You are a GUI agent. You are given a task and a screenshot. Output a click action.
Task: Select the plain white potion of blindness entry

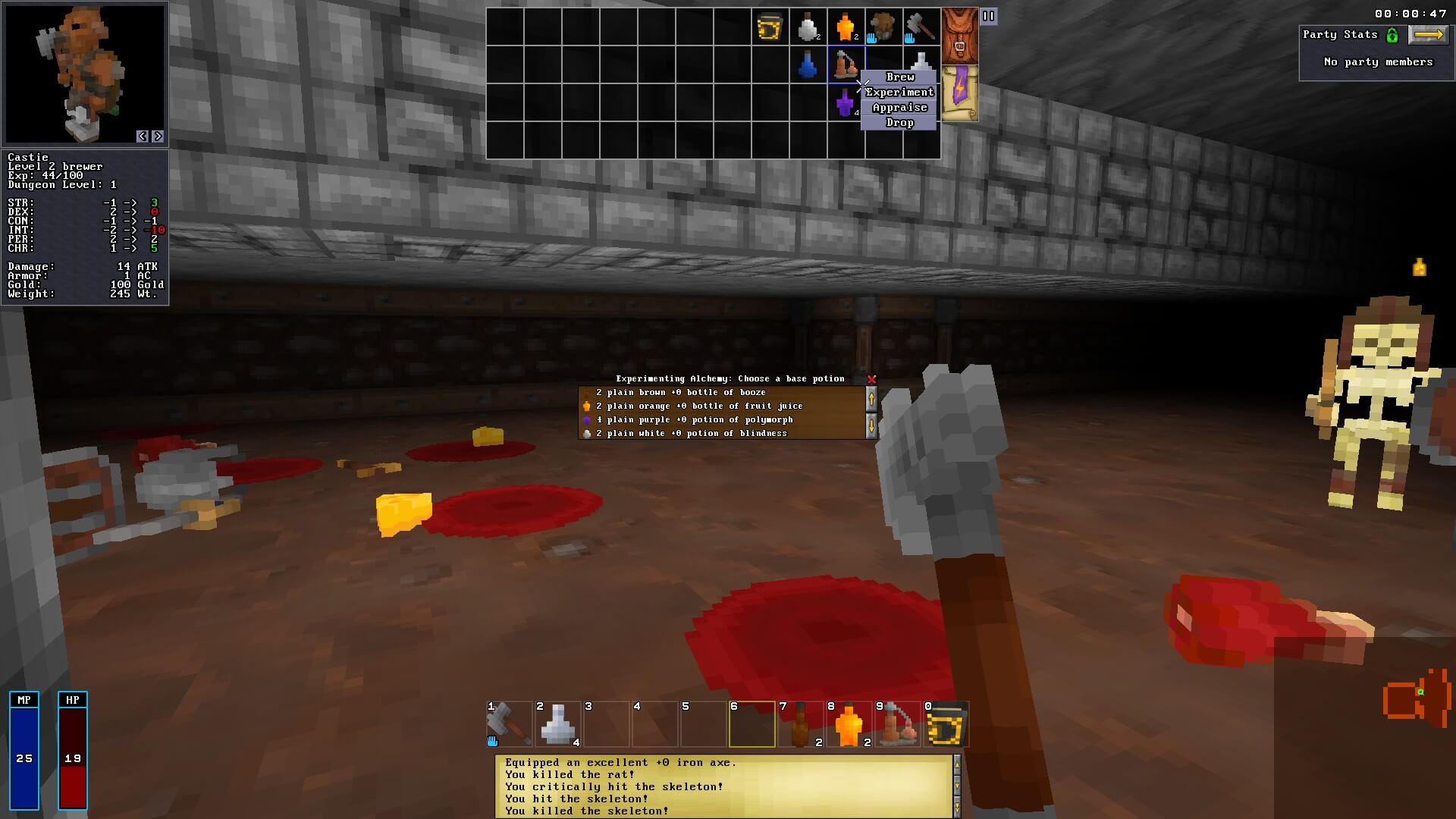(691, 433)
